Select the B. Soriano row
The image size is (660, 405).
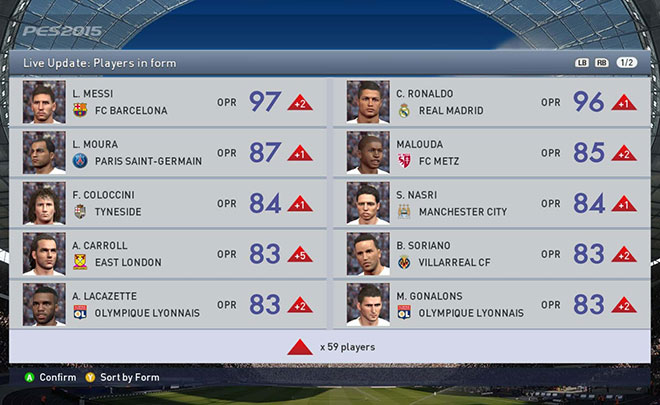[x=491, y=254]
